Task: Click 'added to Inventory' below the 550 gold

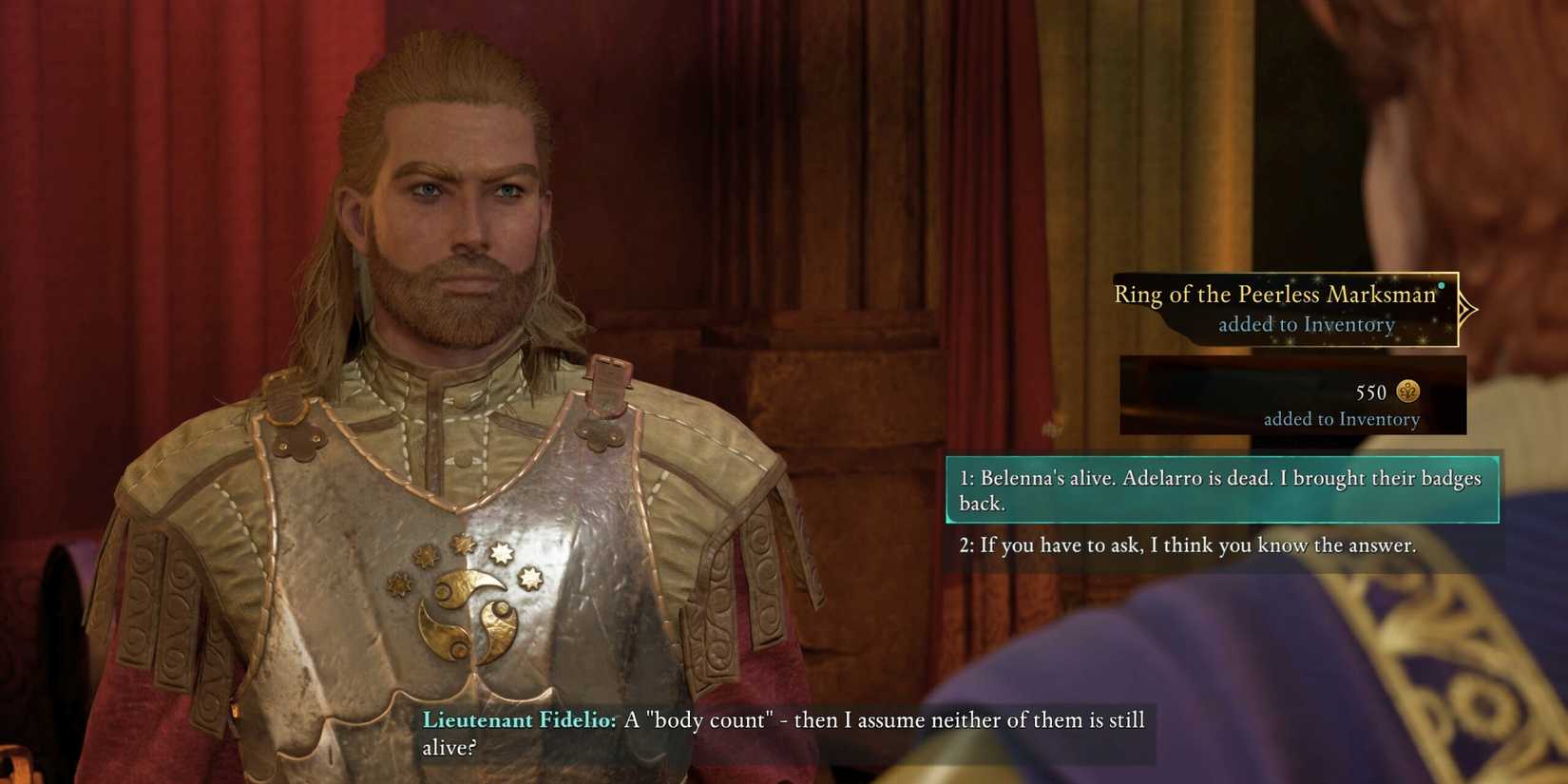Action: (x=1343, y=419)
